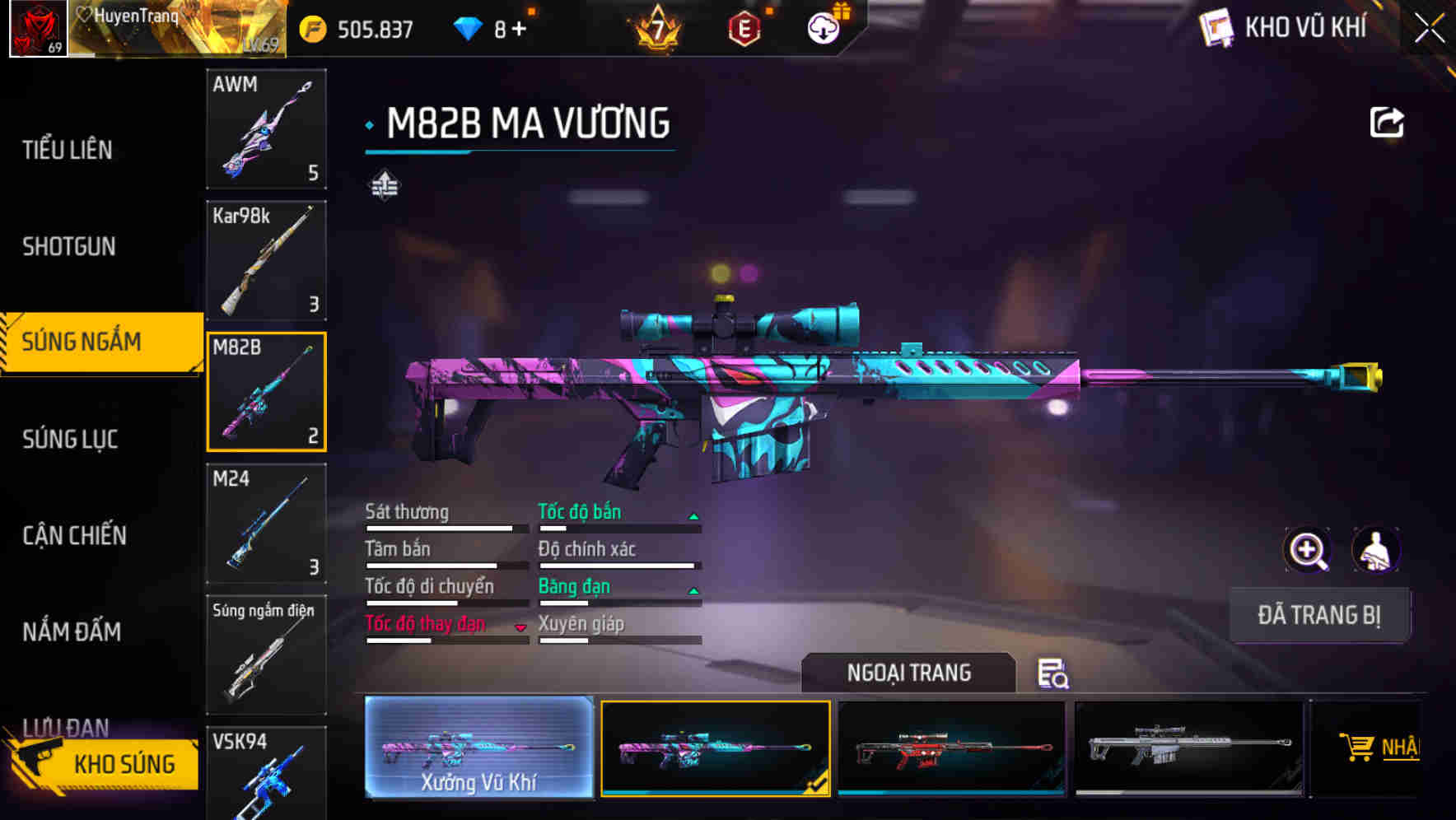This screenshot has width=1456, height=820.
Task: Open the share icon beside M82B MA VƯƠNG
Action: [1388, 121]
